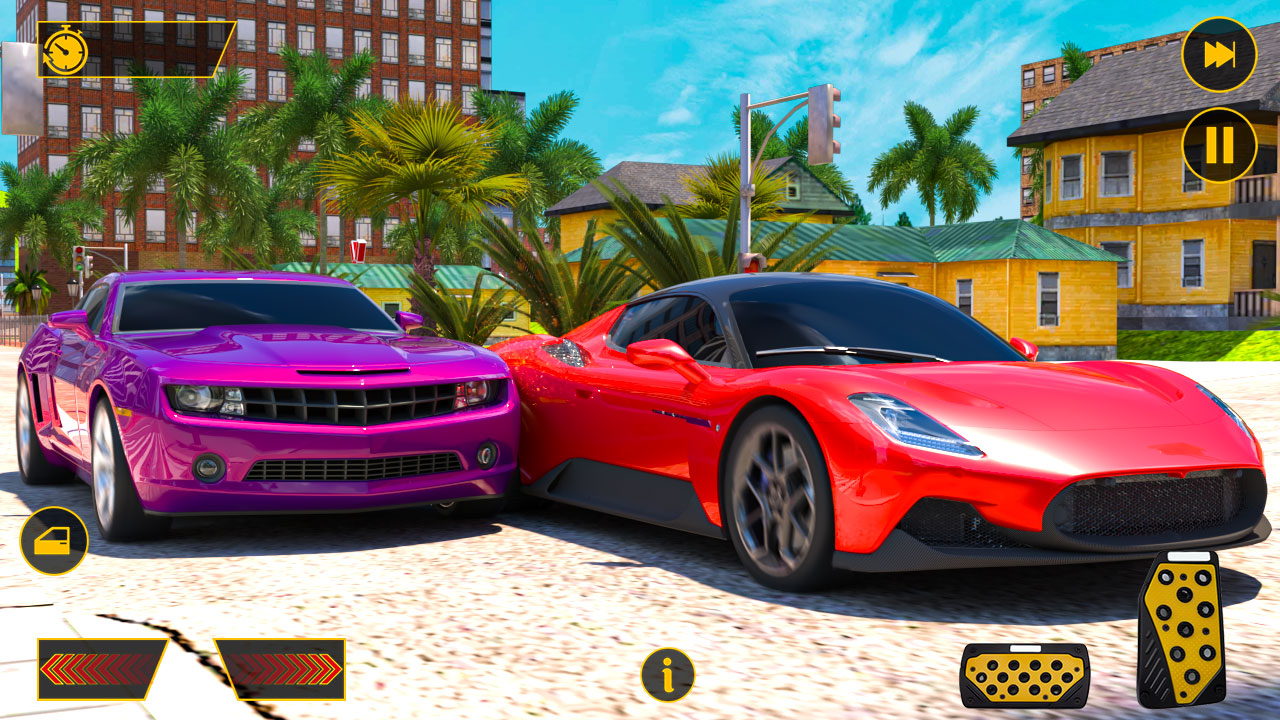The width and height of the screenshot is (1280, 720).
Task: Tap the pause icon below the skip button
Action: (x=1218, y=143)
